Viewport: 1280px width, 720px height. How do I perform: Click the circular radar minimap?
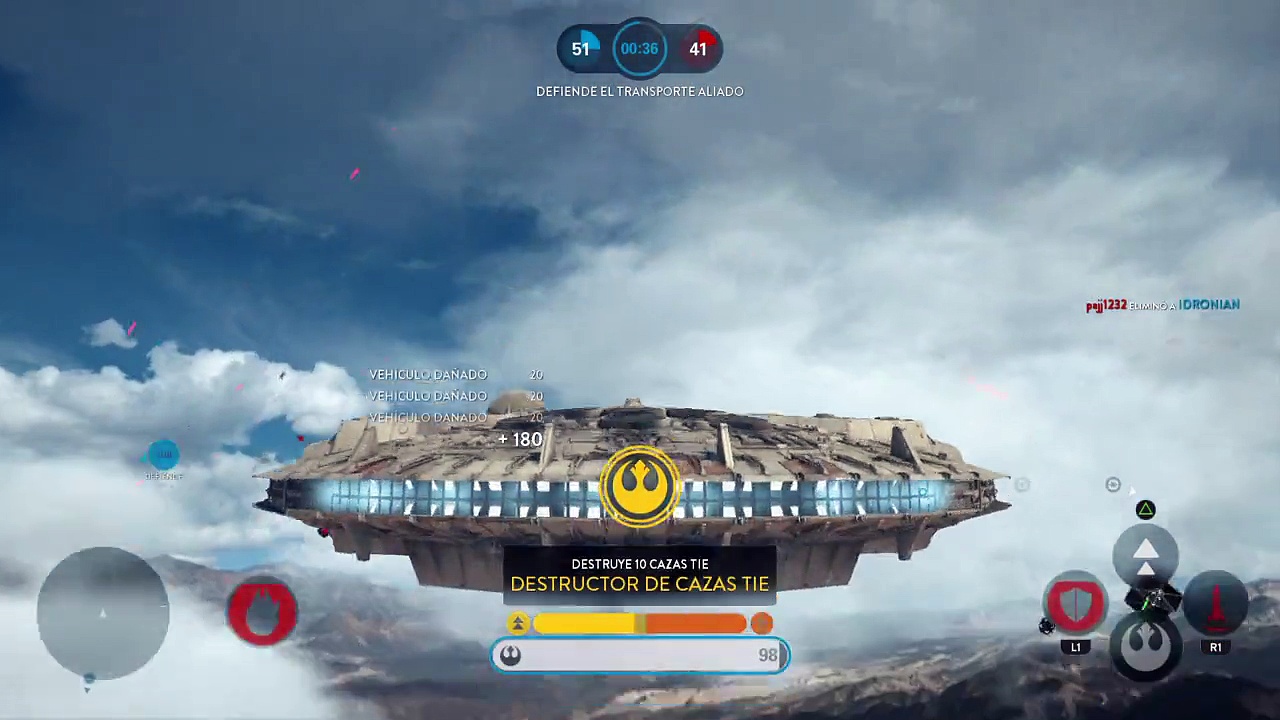103,613
